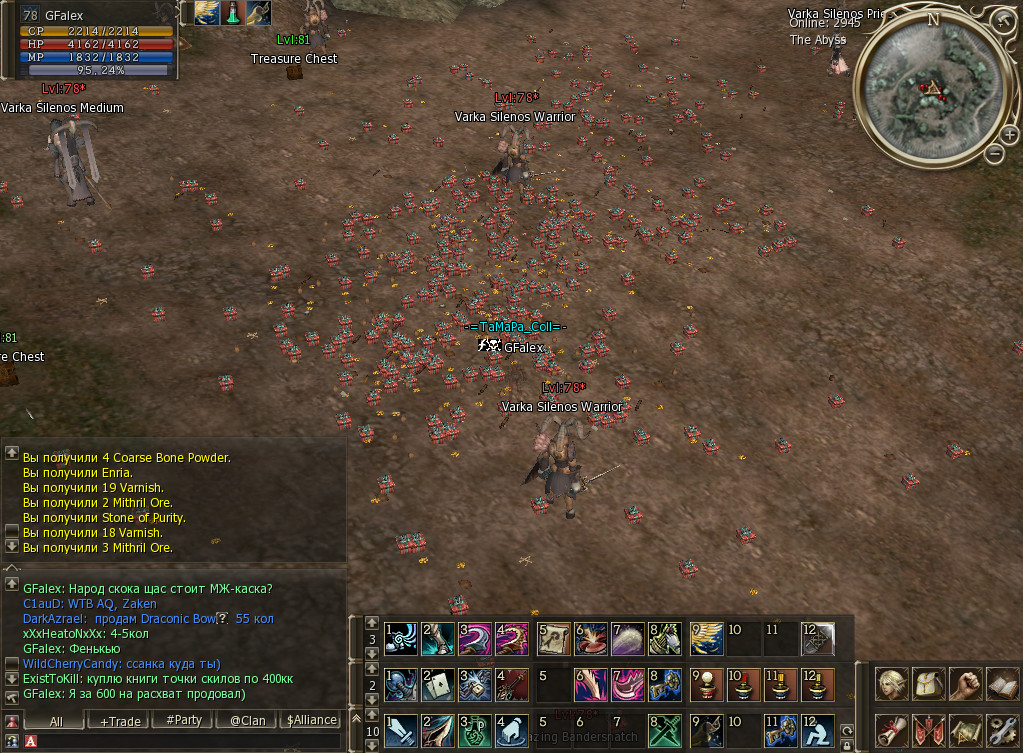Image resolution: width=1024 pixels, height=753 pixels.
Task: Open the system menu gear and wrench icon
Action: point(1002,729)
